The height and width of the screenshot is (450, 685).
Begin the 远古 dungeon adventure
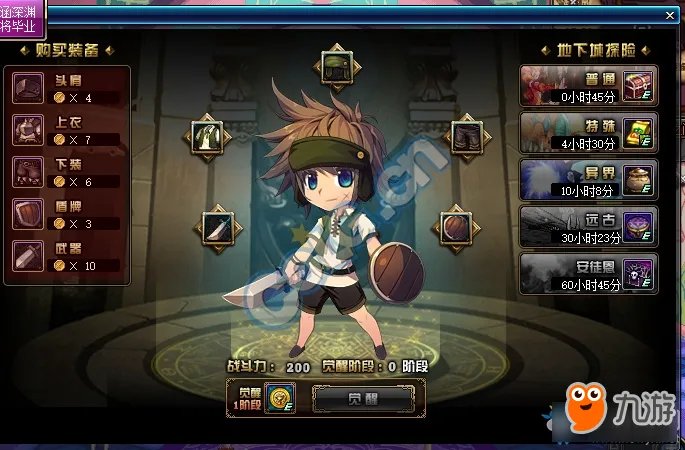[588, 227]
